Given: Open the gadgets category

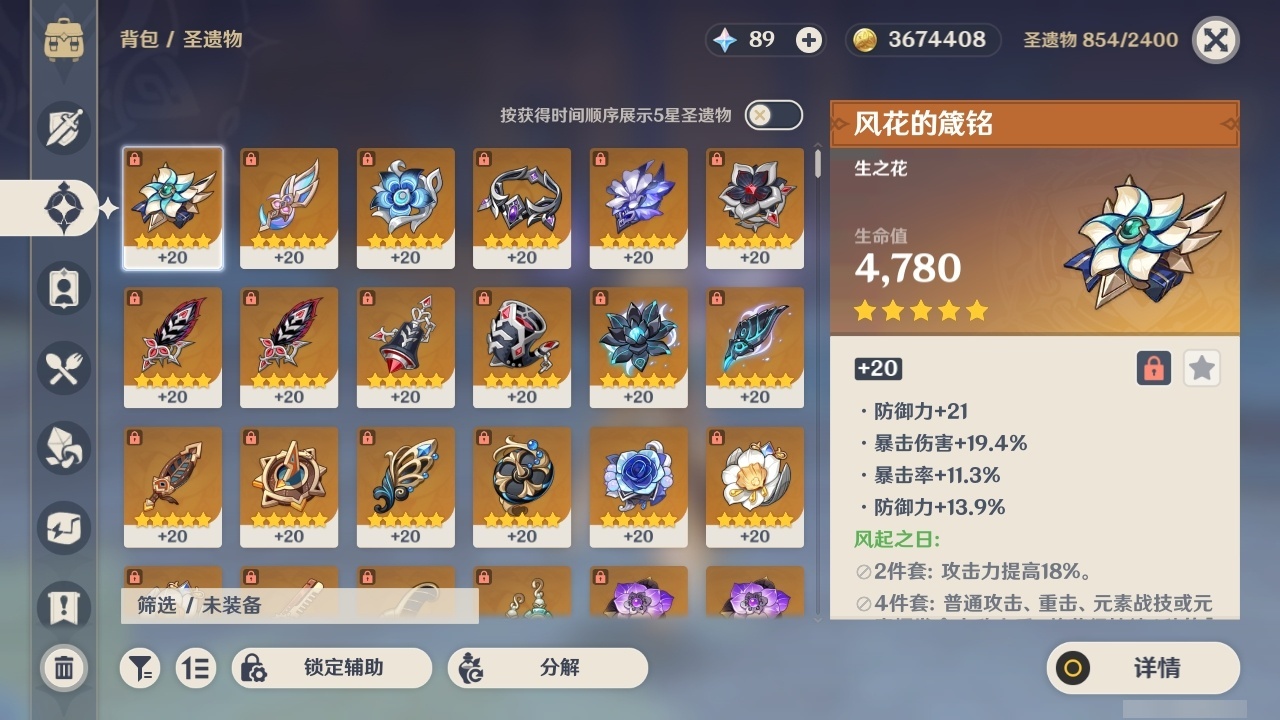Looking at the screenshot, I should point(63,528).
